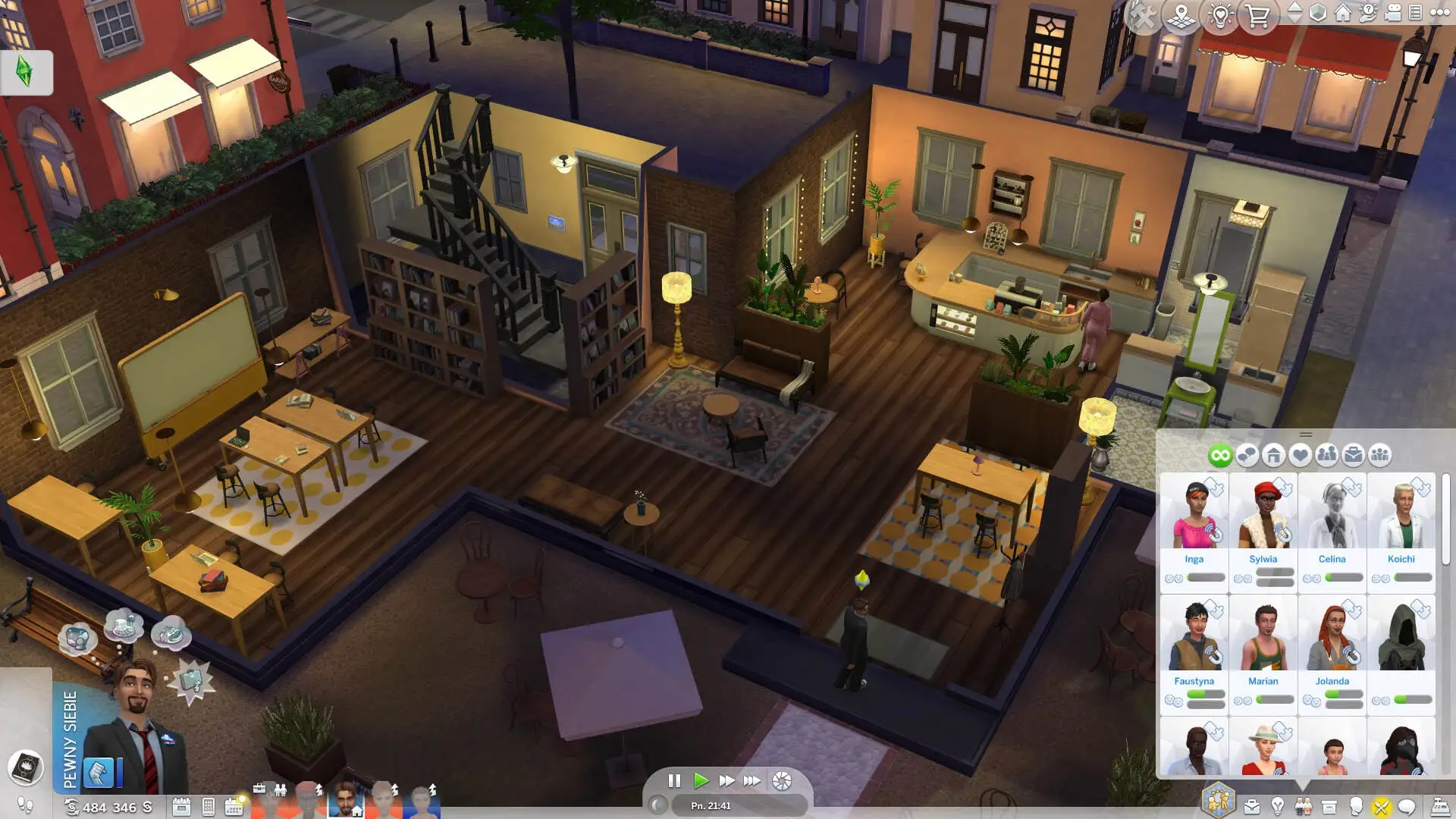The image size is (1456, 819).
Task: Open the shopping cart store button
Action: click(x=1258, y=15)
